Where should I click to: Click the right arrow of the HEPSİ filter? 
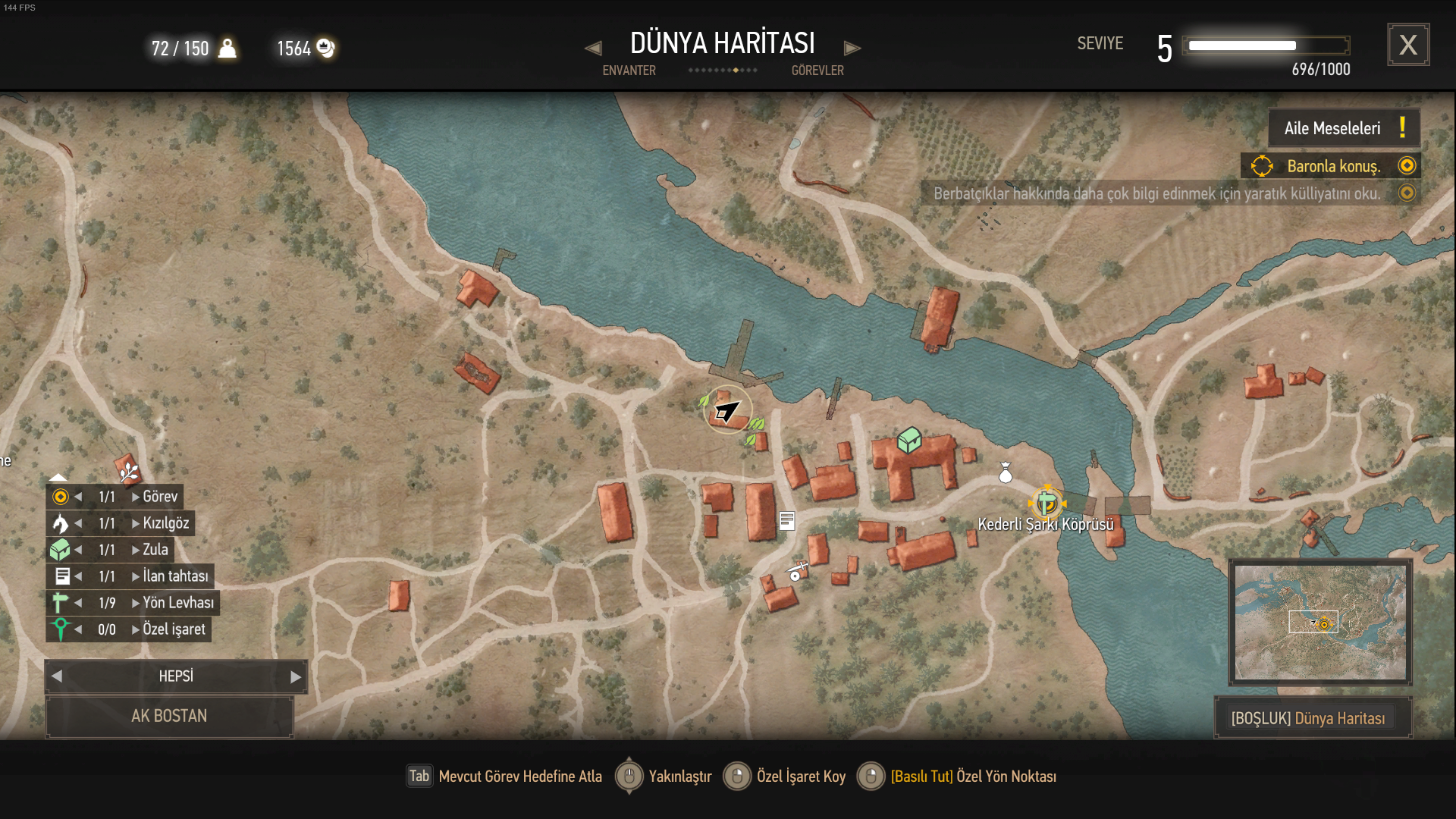point(296,677)
